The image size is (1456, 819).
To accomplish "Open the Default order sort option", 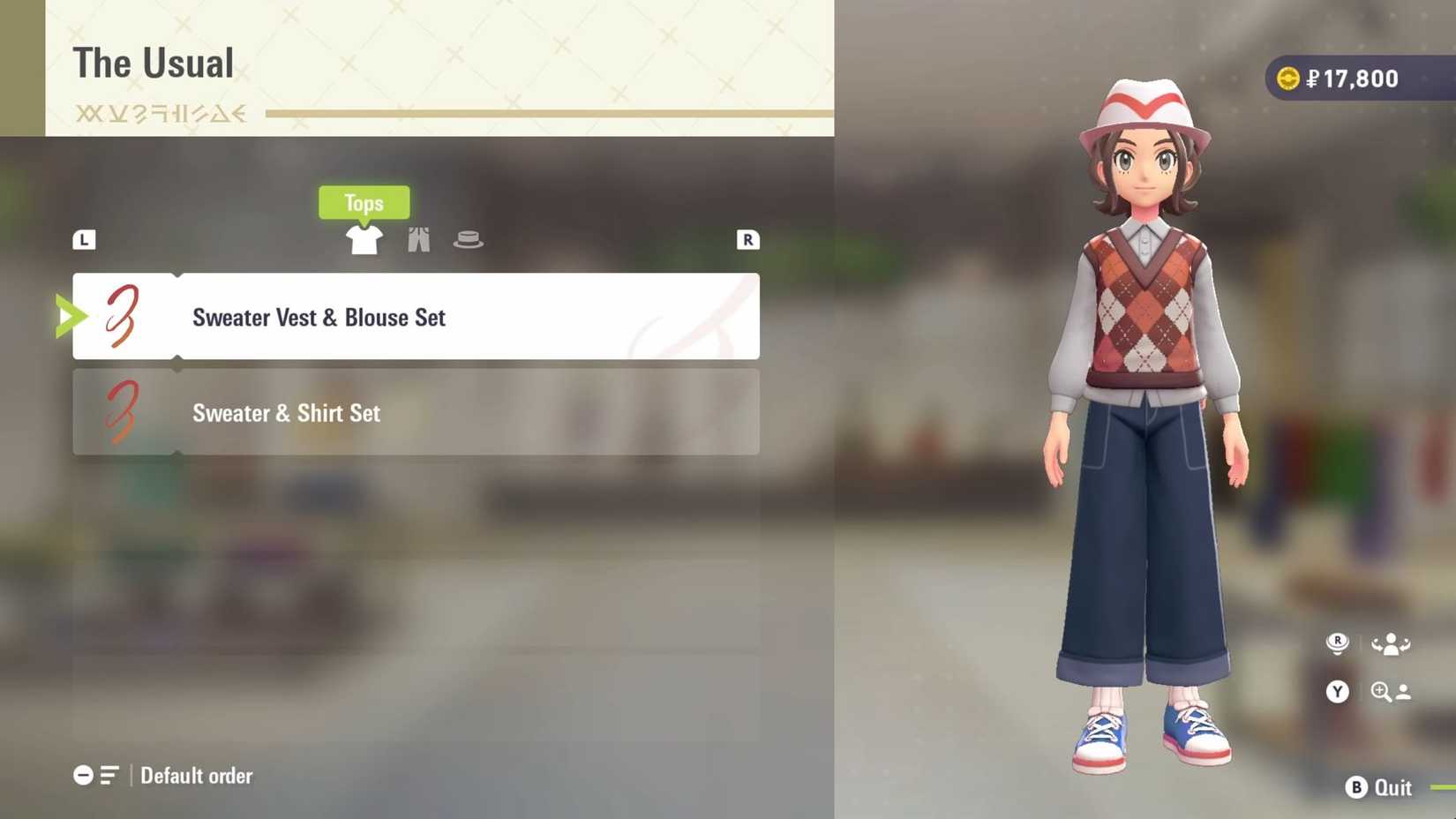I will pos(196,776).
